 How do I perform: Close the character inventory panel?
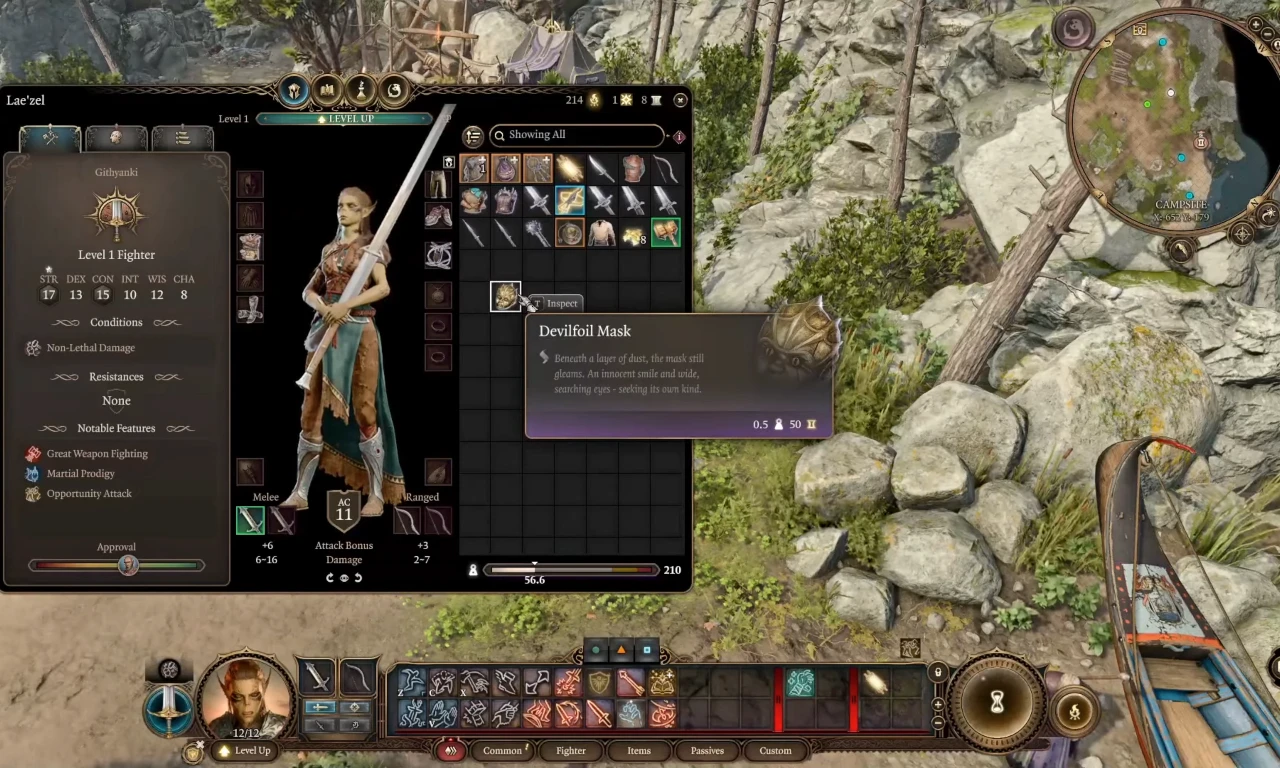(x=680, y=100)
